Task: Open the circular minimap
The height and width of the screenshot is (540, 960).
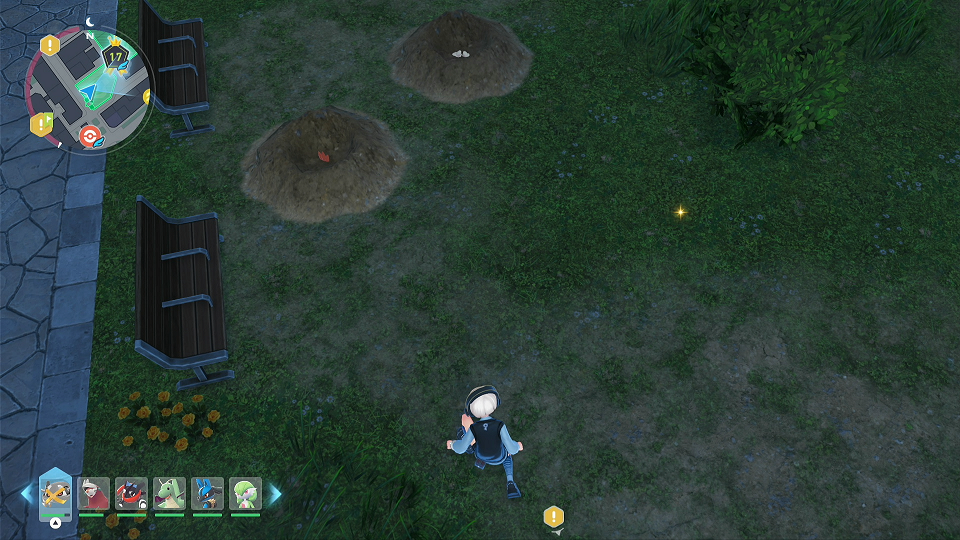Action: coord(89,89)
